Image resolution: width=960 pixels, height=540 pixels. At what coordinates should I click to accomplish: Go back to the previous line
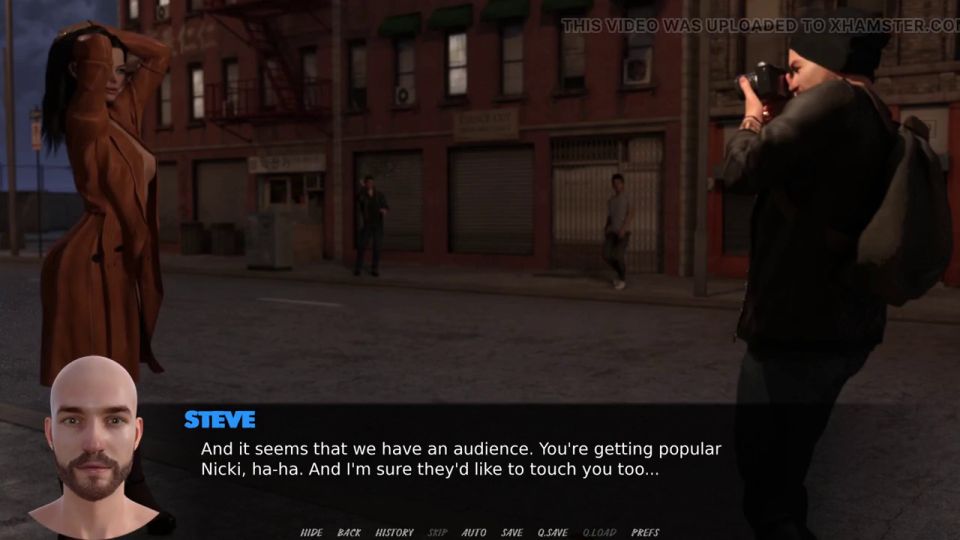349,533
